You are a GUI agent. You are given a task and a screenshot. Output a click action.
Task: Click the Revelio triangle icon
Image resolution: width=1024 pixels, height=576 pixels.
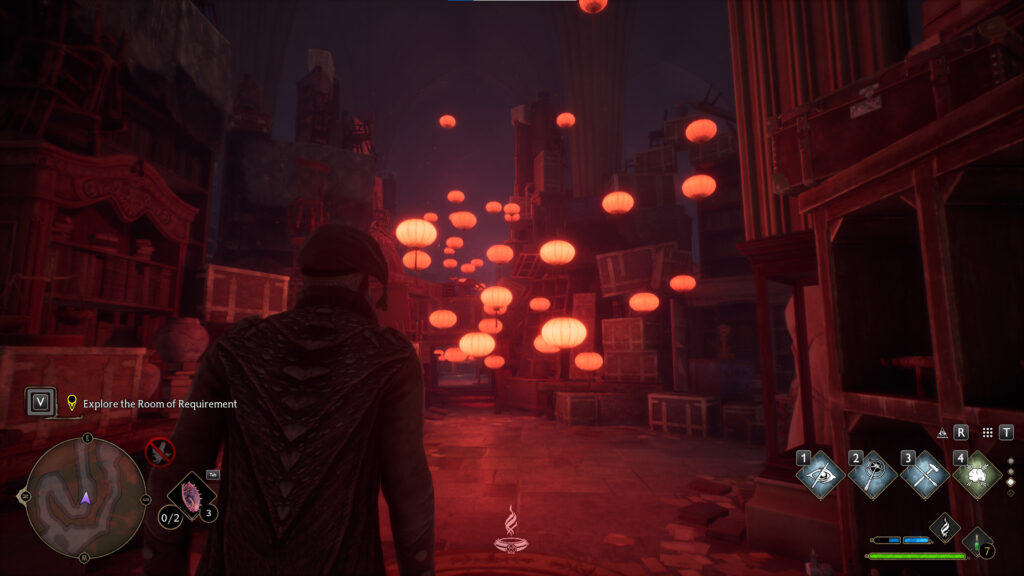pyautogui.click(x=942, y=433)
